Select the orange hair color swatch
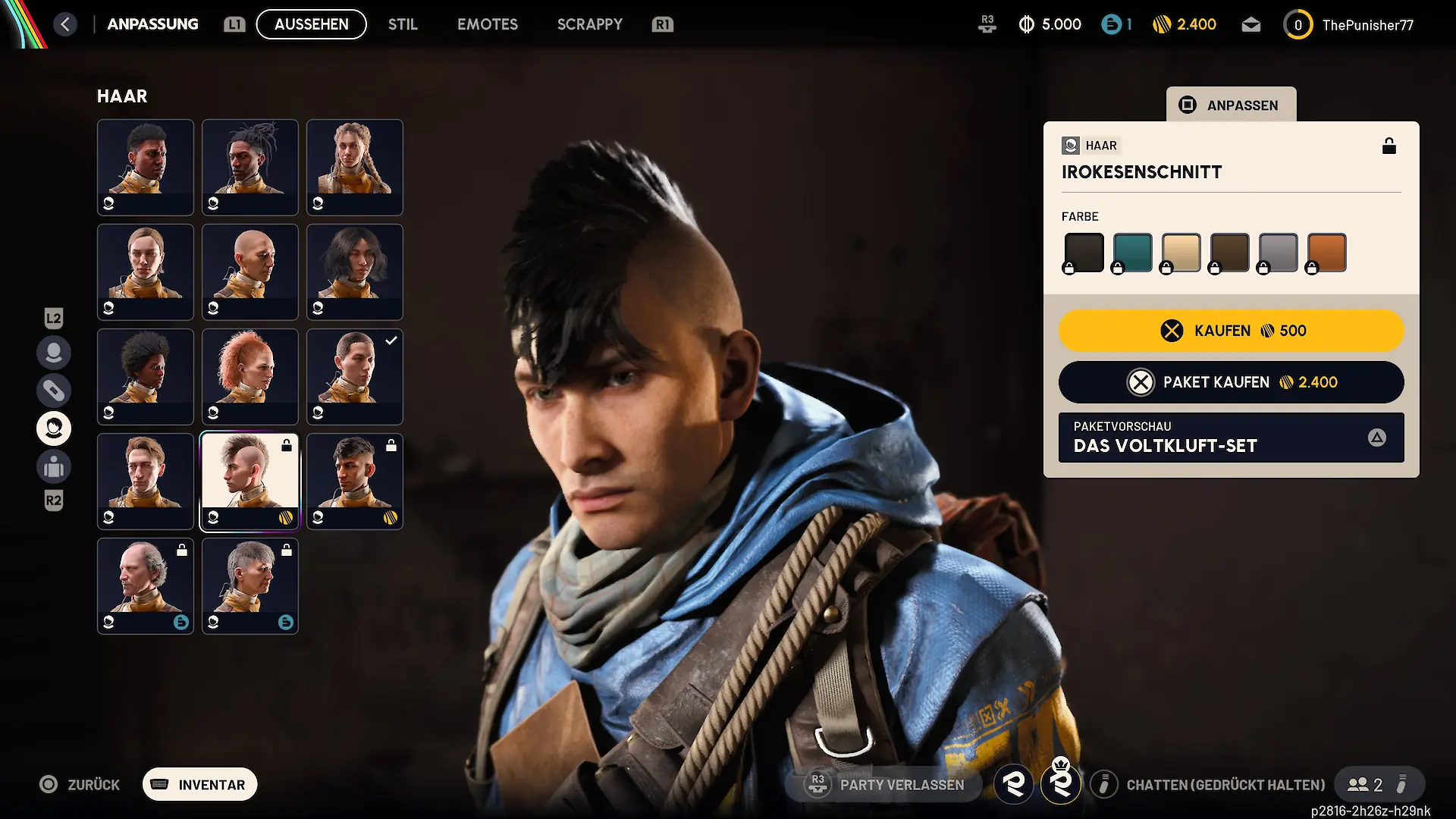Screen dimensions: 1456x819 1326,253
